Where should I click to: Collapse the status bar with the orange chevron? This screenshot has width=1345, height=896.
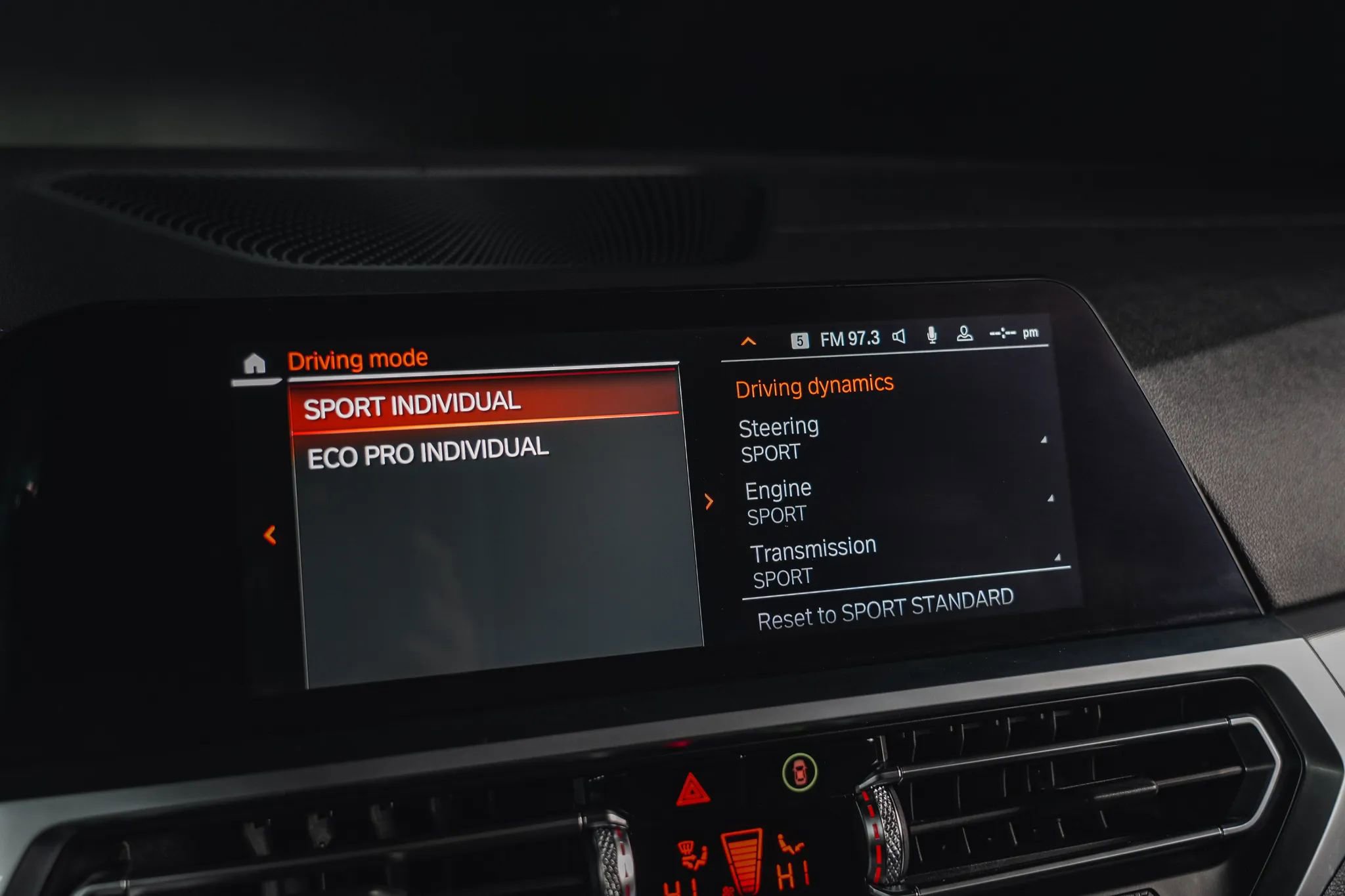tap(748, 341)
